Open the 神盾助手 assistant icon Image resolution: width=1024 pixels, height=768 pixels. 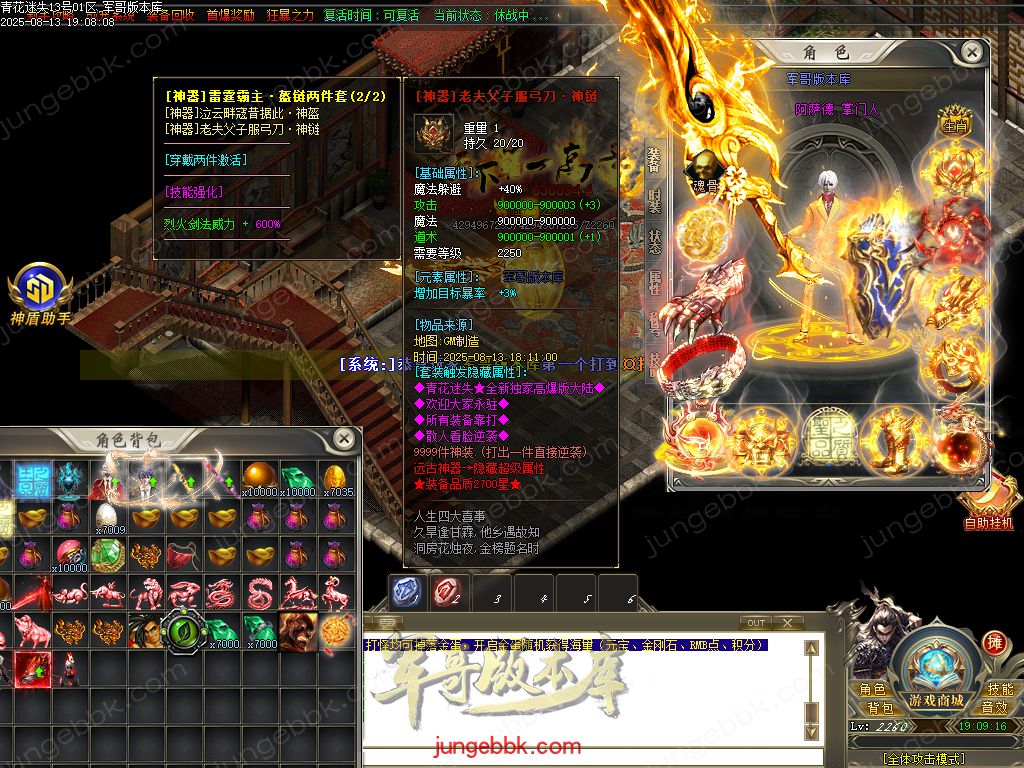tap(39, 292)
